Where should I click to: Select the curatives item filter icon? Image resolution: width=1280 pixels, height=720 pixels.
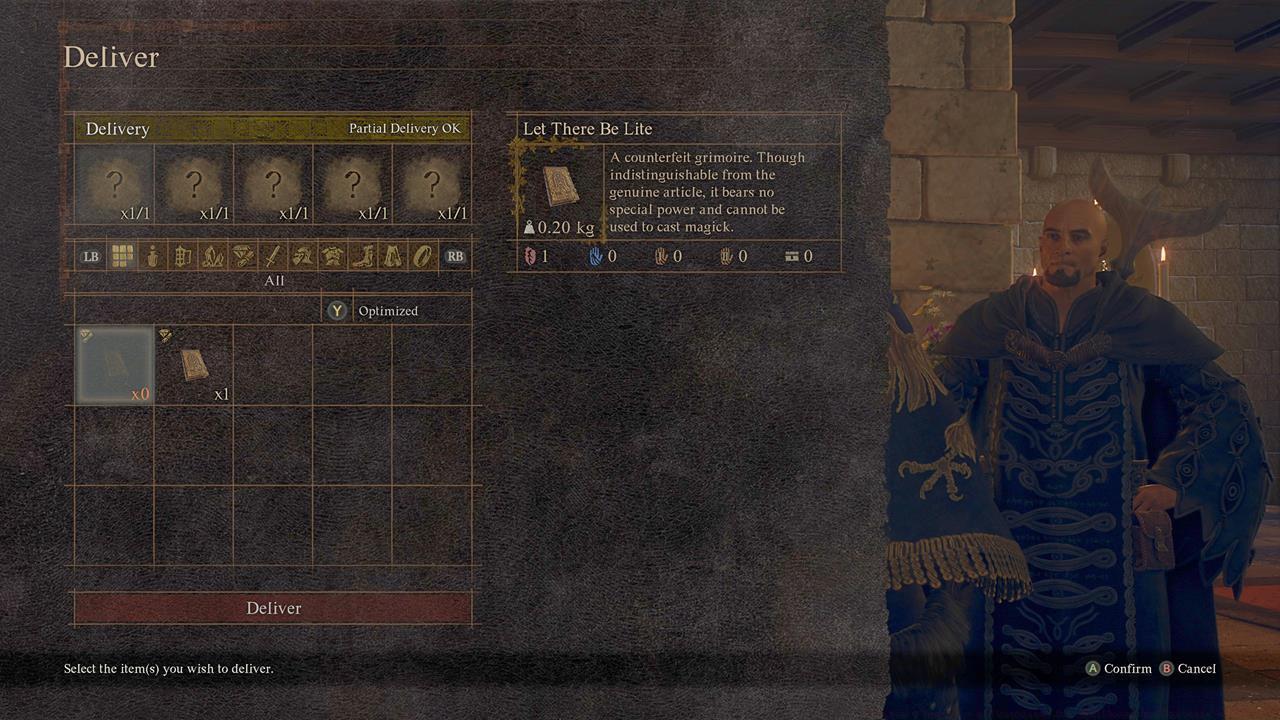click(151, 257)
